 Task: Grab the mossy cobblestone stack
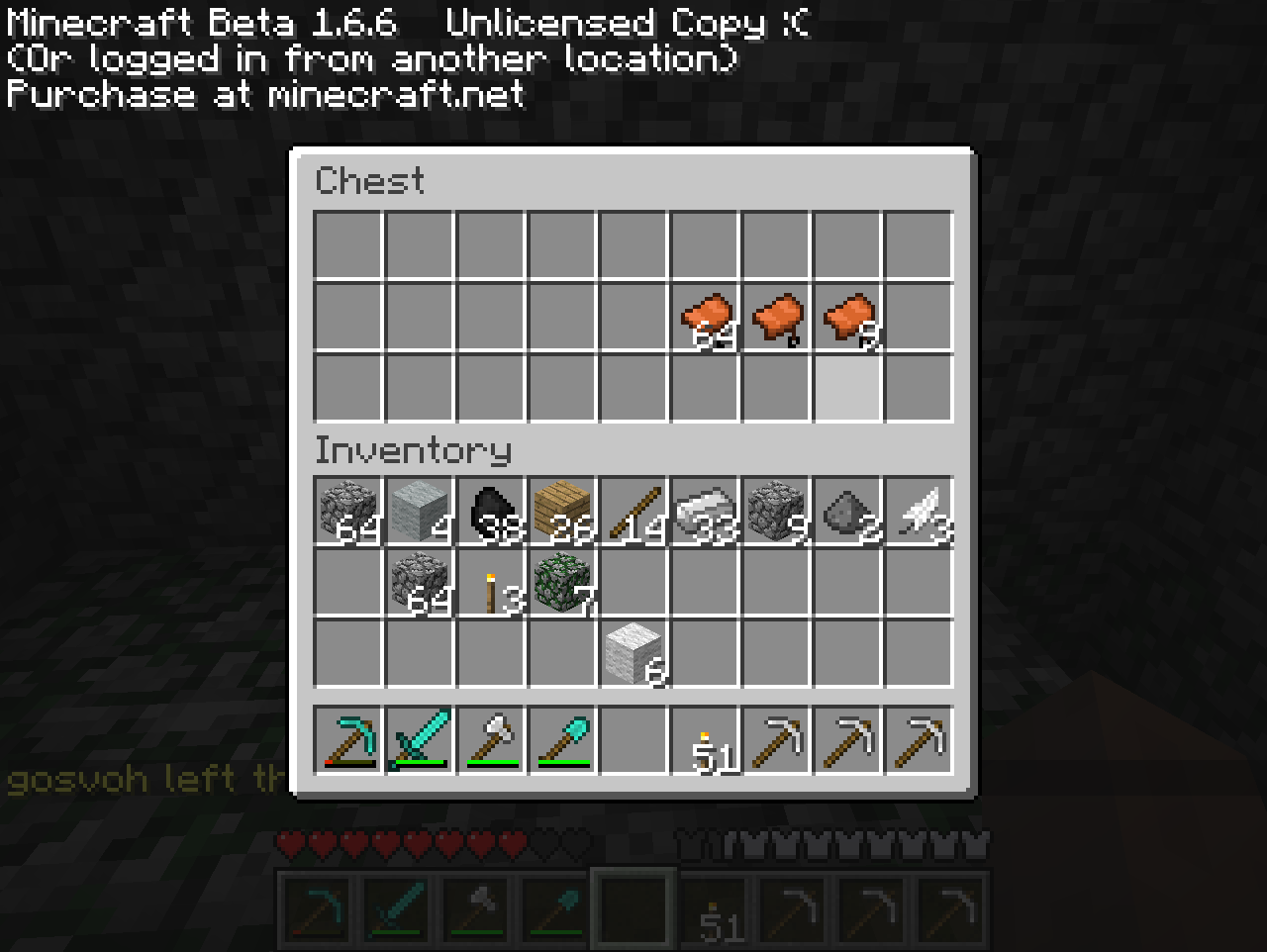pos(562,583)
